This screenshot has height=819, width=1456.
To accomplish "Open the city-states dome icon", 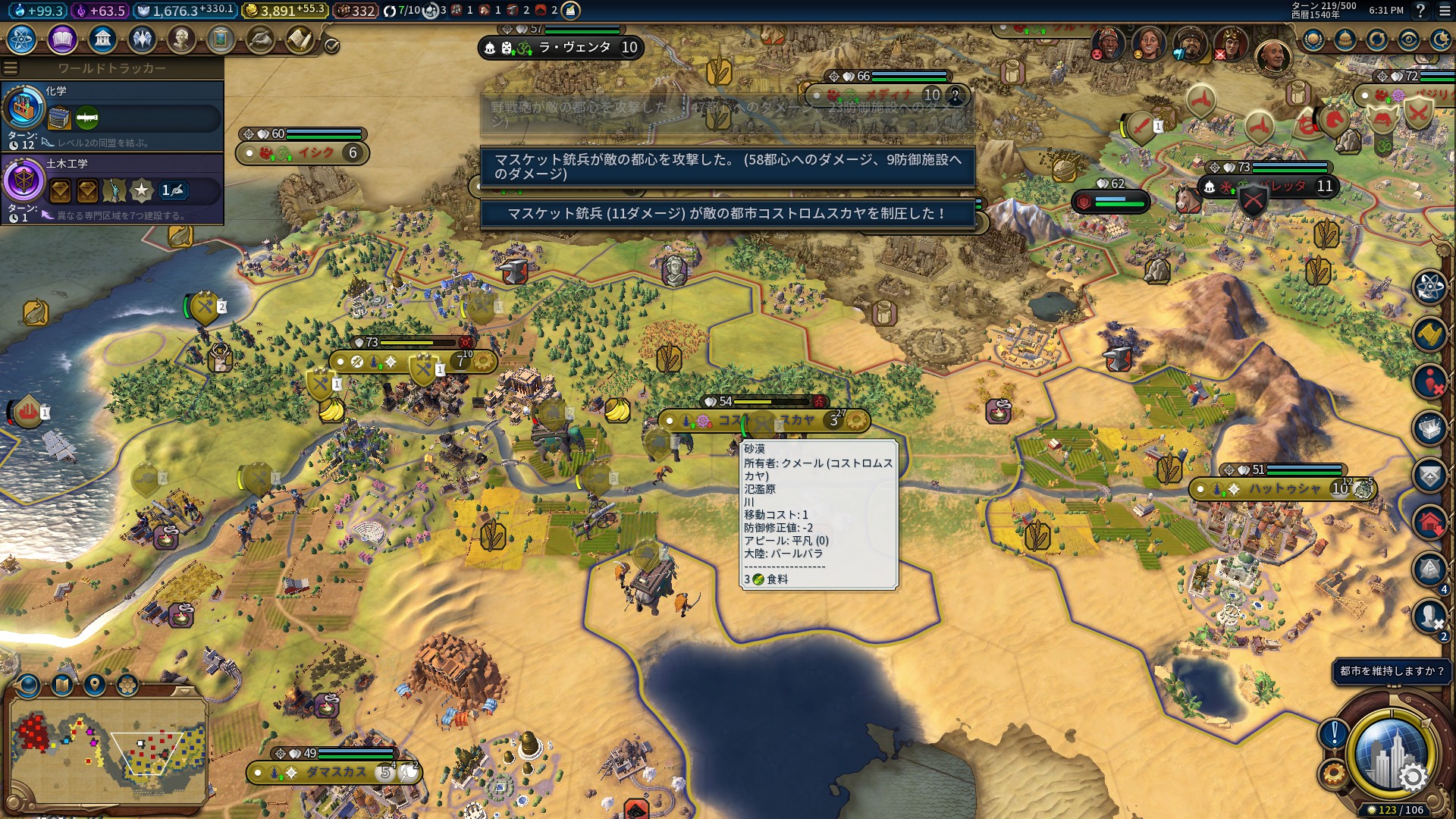I will click(x=1345, y=39).
